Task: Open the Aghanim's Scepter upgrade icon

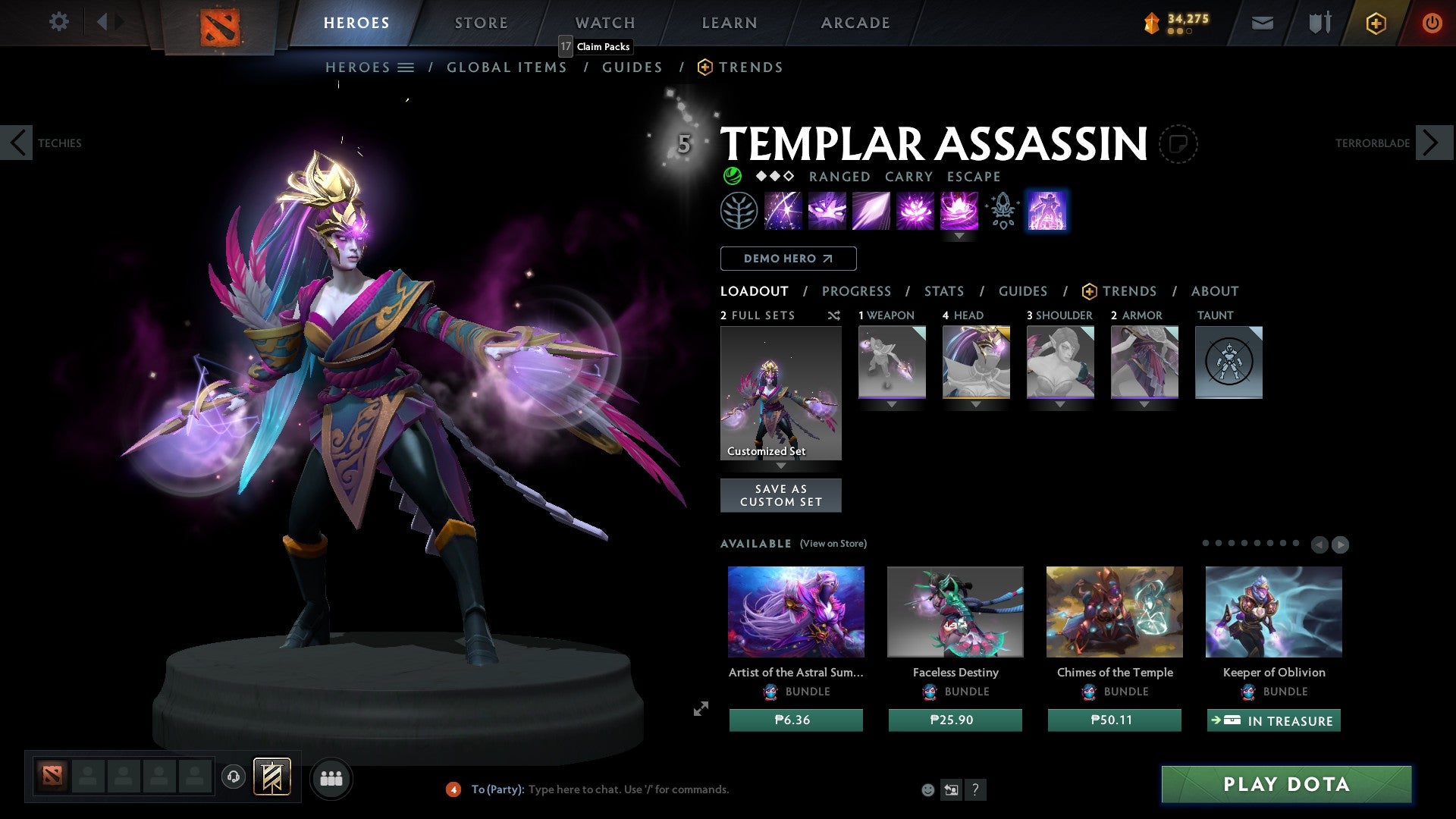Action: click(1001, 210)
